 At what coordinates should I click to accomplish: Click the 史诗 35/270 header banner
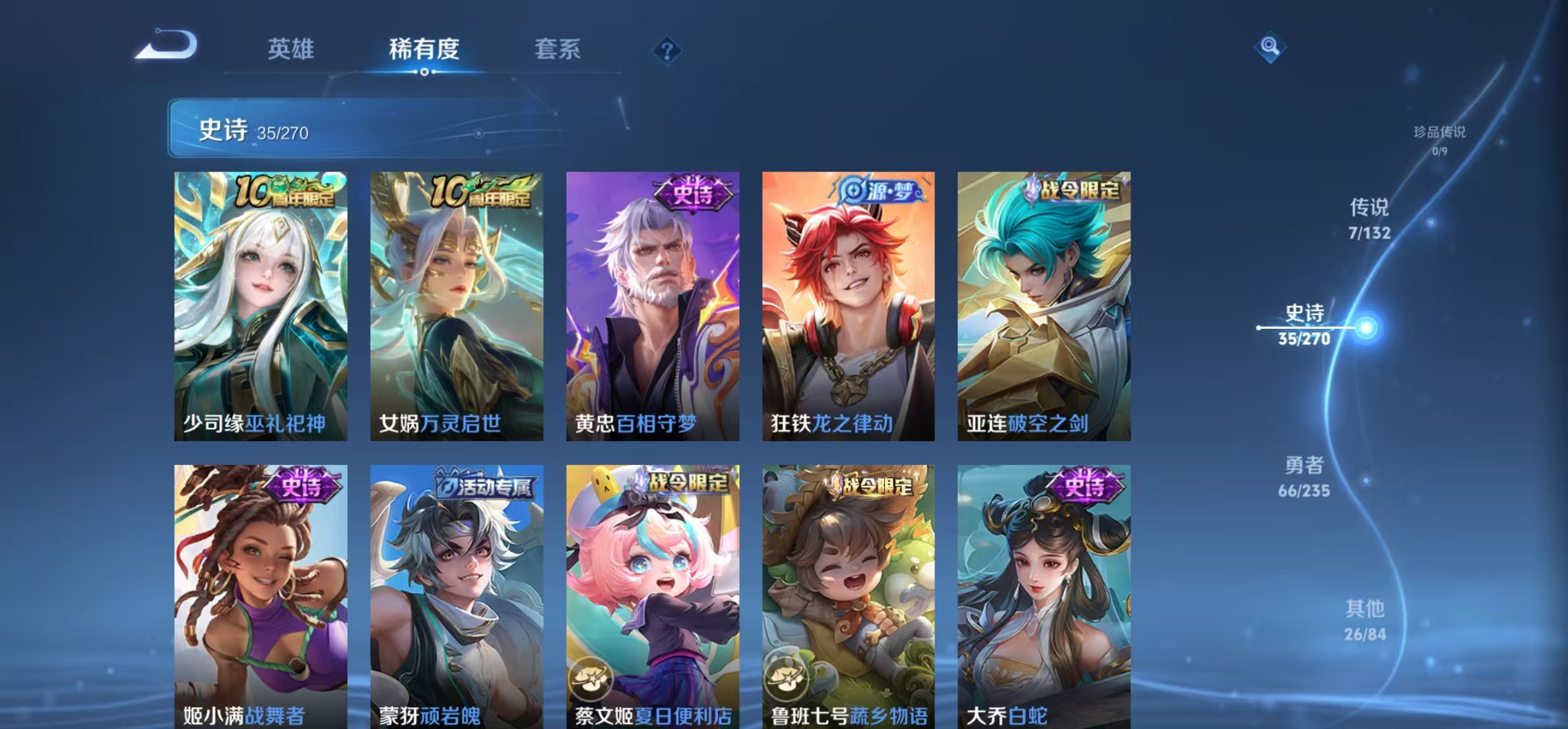(x=277, y=129)
